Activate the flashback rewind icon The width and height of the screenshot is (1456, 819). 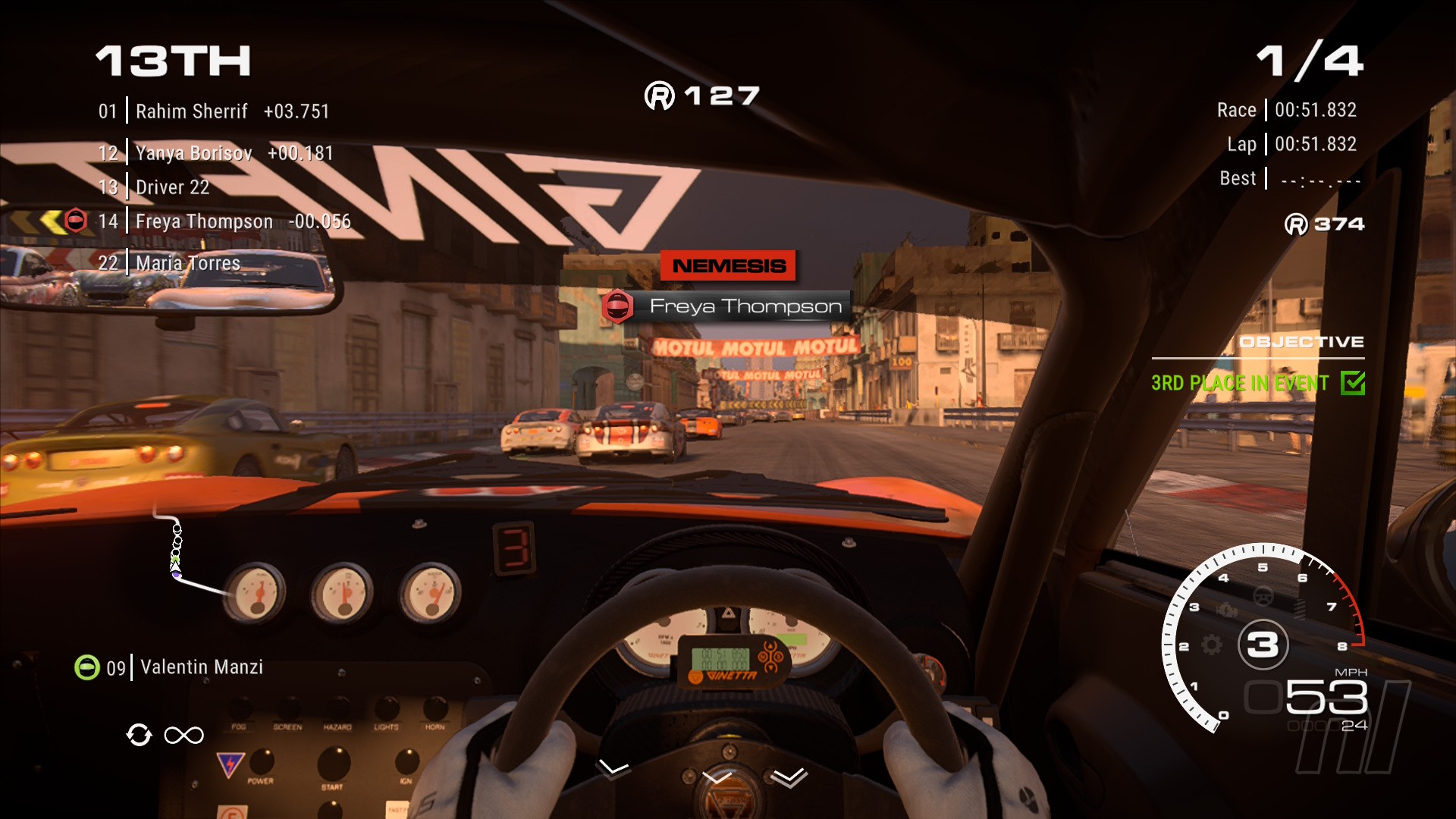(140, 735)
